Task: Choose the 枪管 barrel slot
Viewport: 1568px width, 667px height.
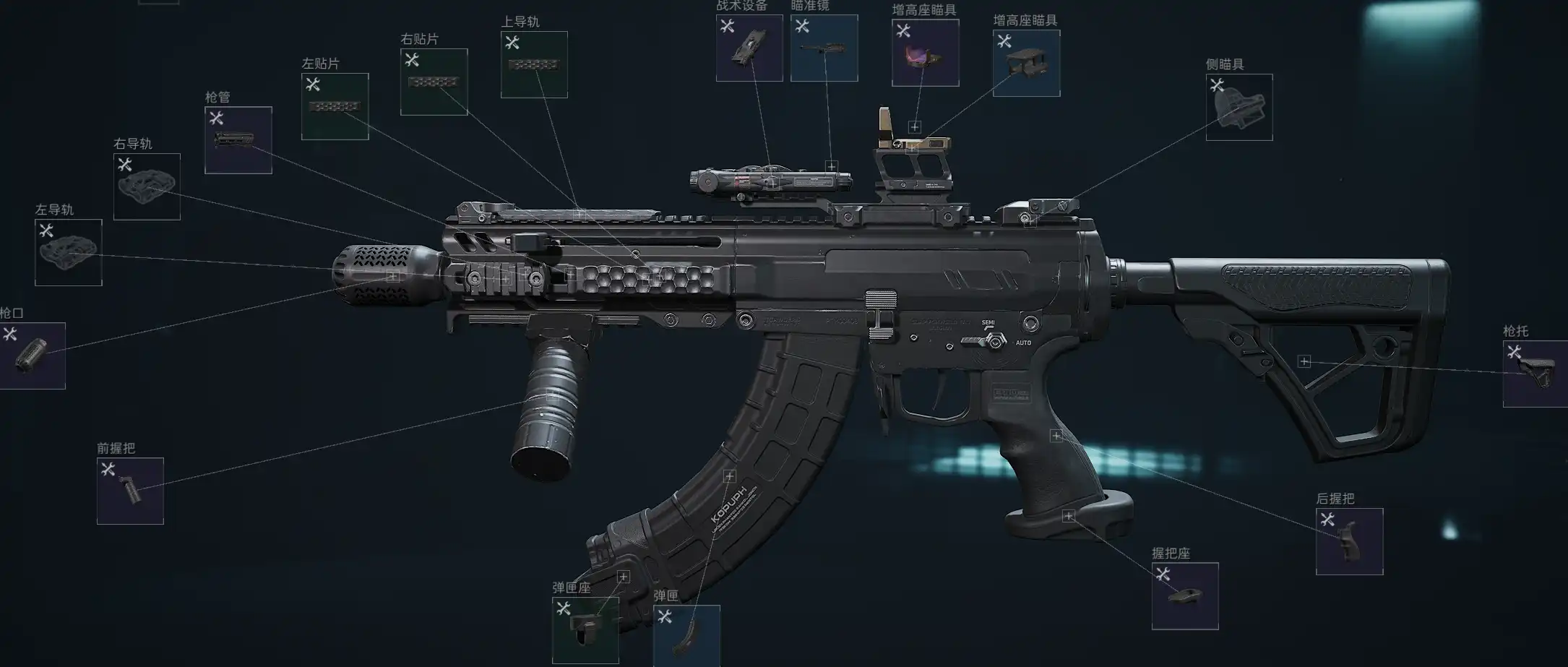Action: [x=238, y=140]
